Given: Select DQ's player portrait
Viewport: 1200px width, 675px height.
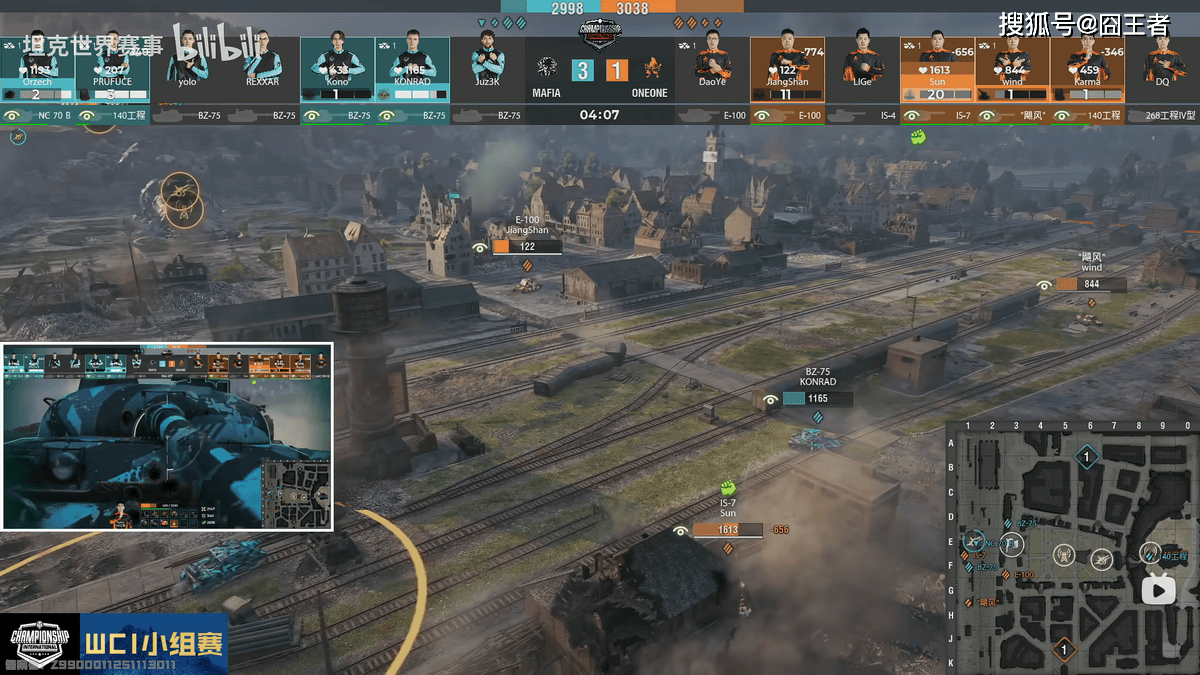Looking at the screenshot, I should (1162, 62).
